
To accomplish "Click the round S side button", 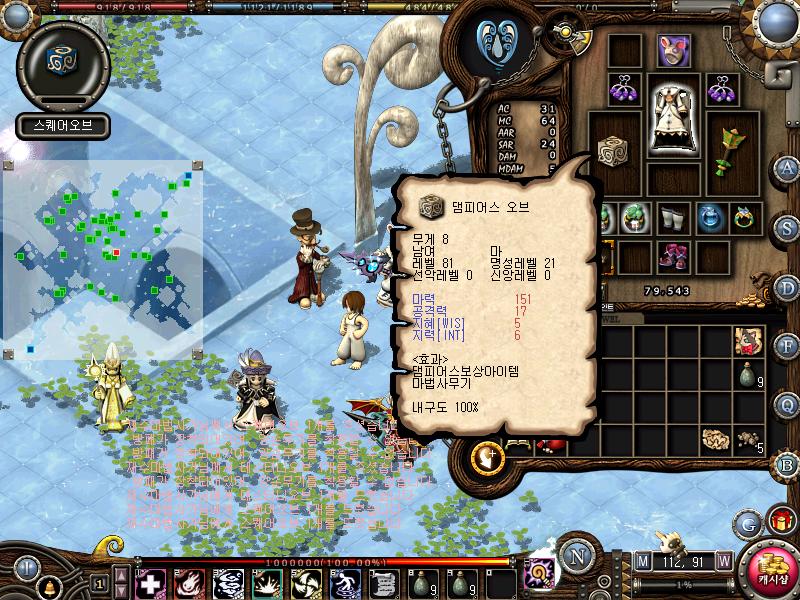I will click(787, 227).
